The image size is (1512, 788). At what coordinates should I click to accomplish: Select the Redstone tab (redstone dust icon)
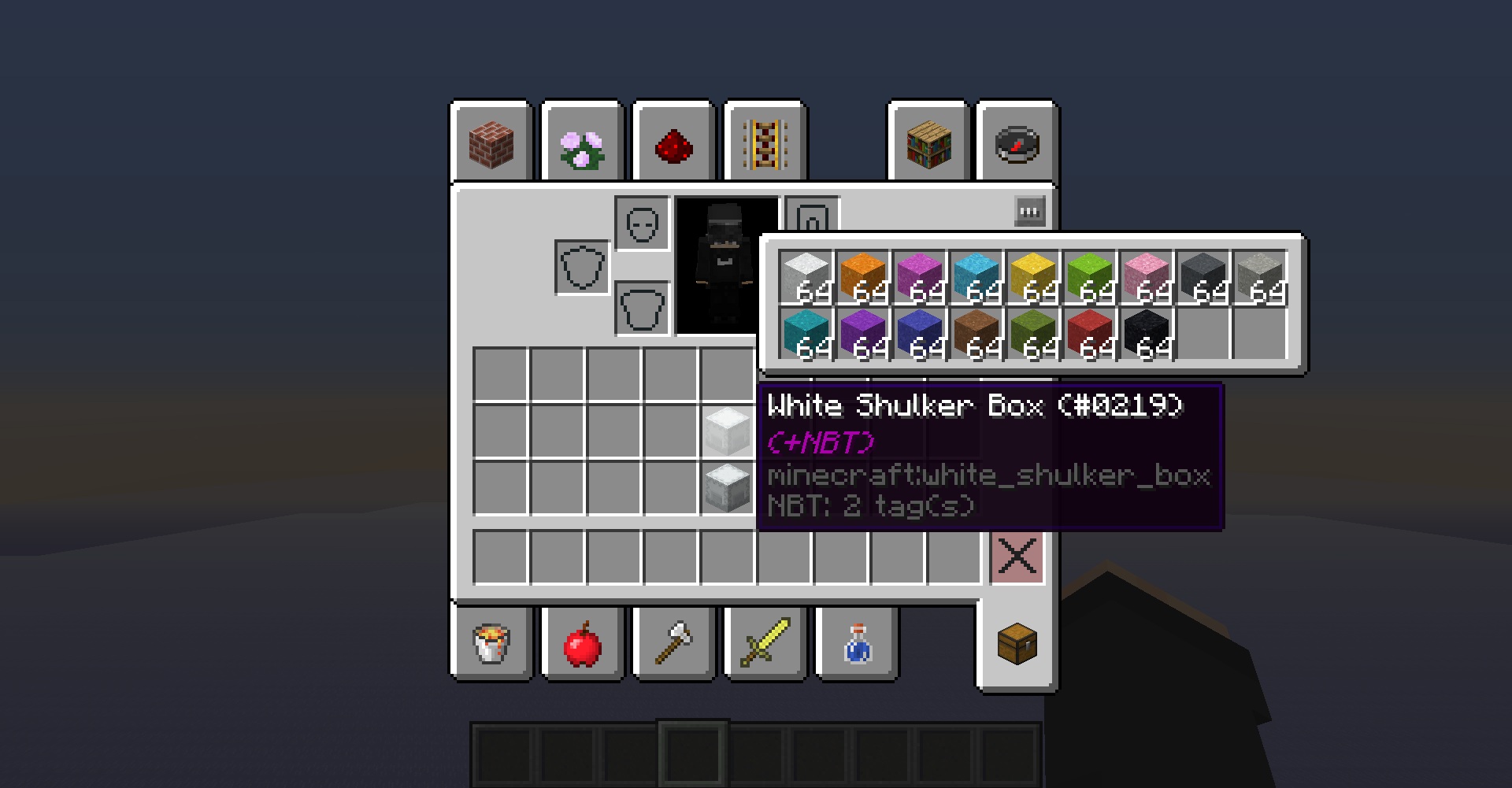[x=673, y=142]
